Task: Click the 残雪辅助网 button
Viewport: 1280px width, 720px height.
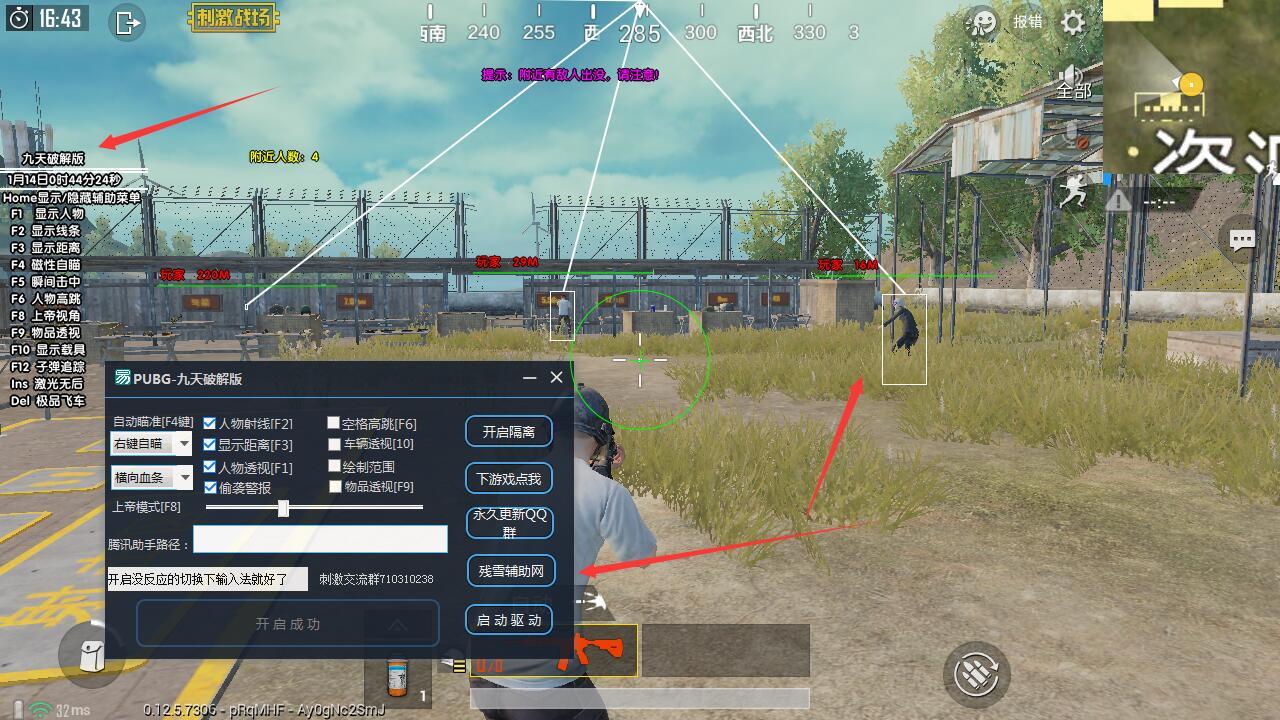Action: coord(510,571)
